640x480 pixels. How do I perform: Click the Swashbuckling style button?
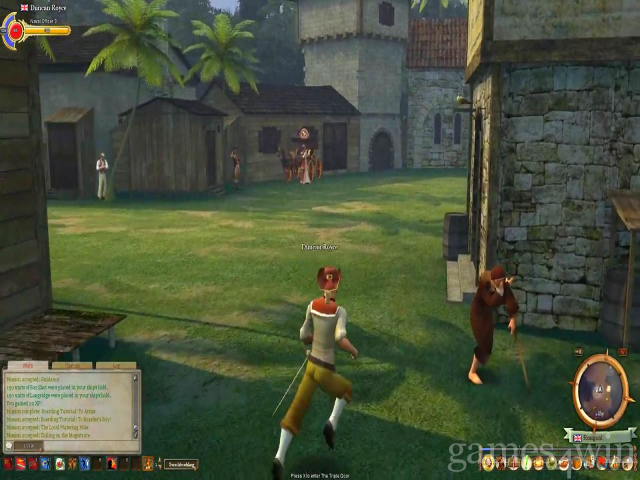(181, 464)
